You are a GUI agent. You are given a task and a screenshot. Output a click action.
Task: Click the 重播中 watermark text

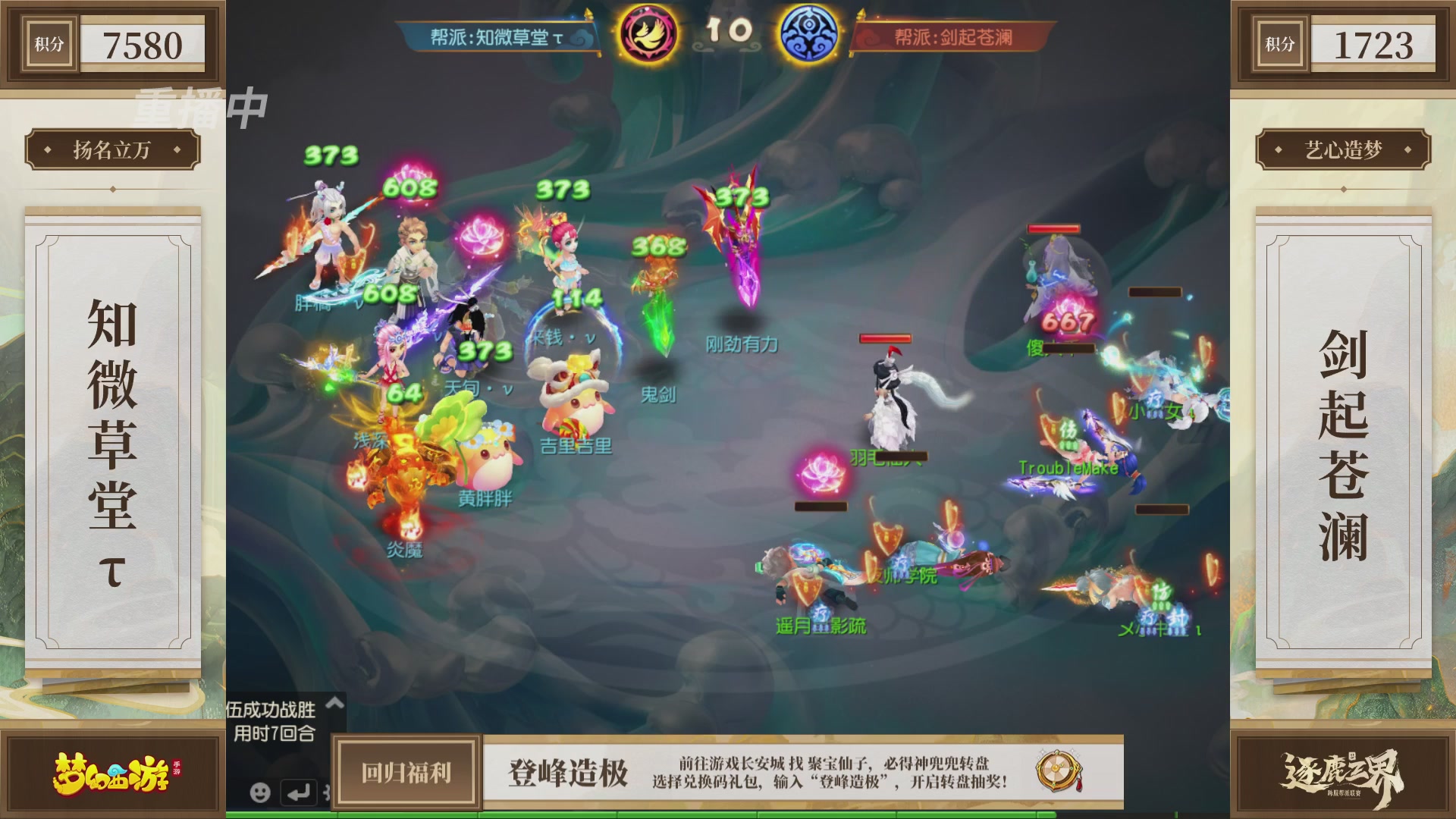click(x=200, y=109)
